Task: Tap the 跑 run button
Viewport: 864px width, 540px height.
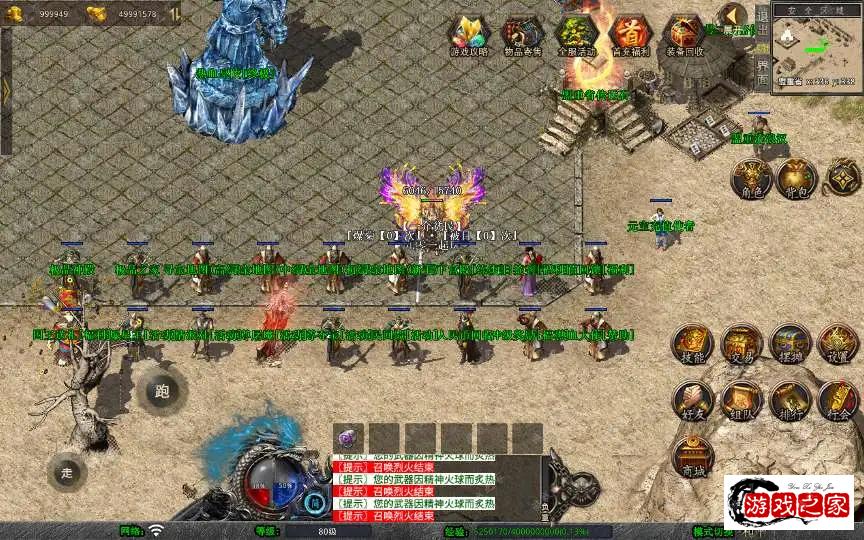Action: click(162, 390)
